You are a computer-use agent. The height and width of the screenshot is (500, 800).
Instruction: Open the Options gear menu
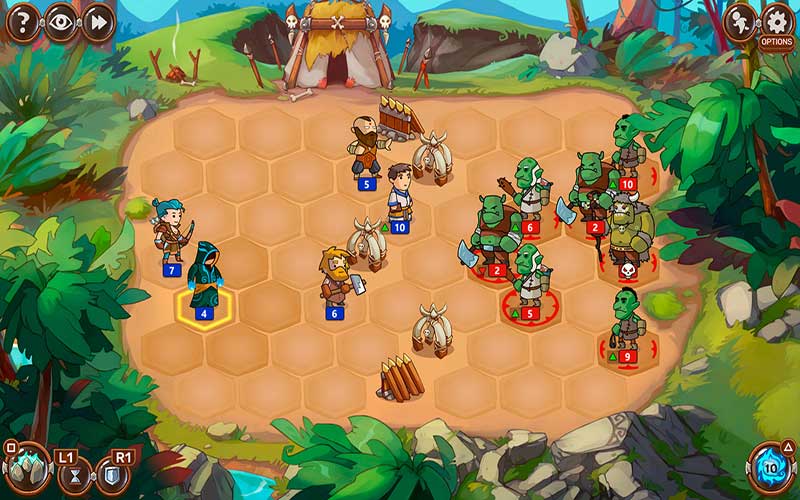pos(777,24)
